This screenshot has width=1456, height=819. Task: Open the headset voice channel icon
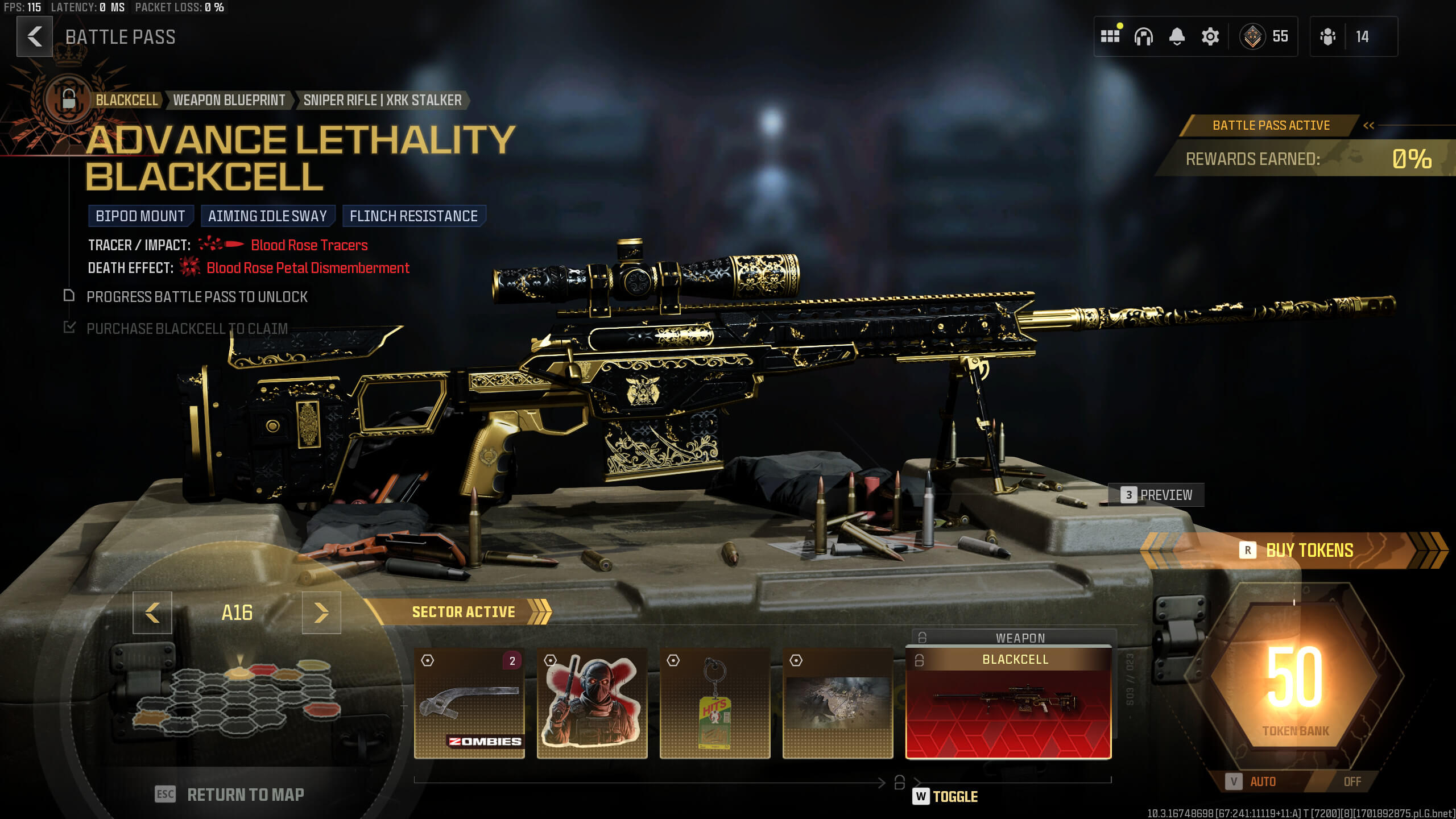tap(1143, 36)
